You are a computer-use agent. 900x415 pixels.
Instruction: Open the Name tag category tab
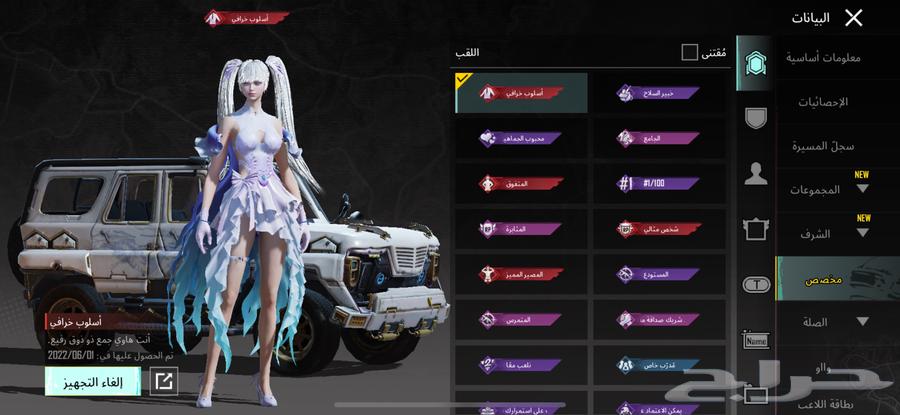point(756,340)
